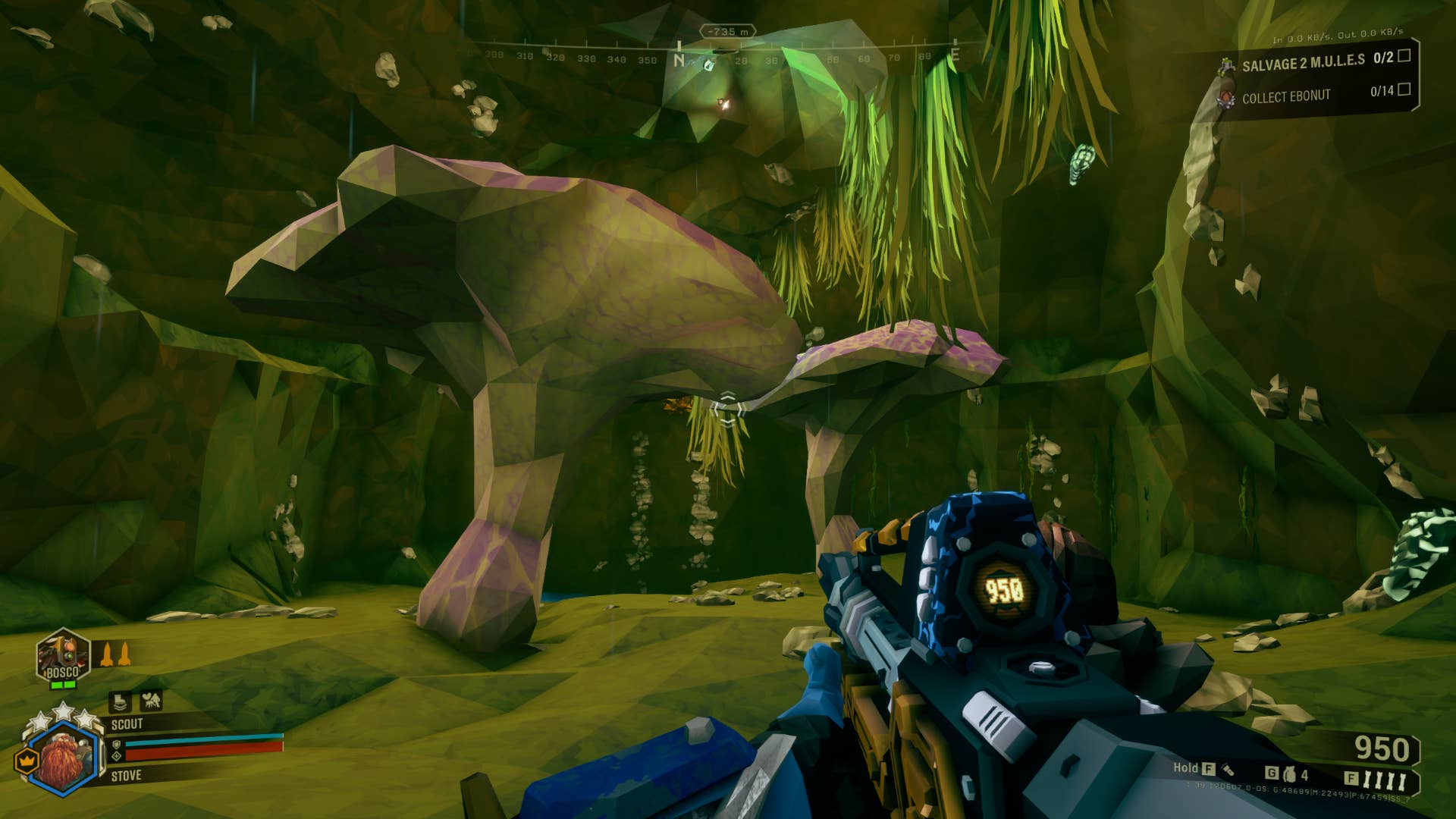
Task: Select the Ebonut collection objective icon
Action: coord(1226,98)
